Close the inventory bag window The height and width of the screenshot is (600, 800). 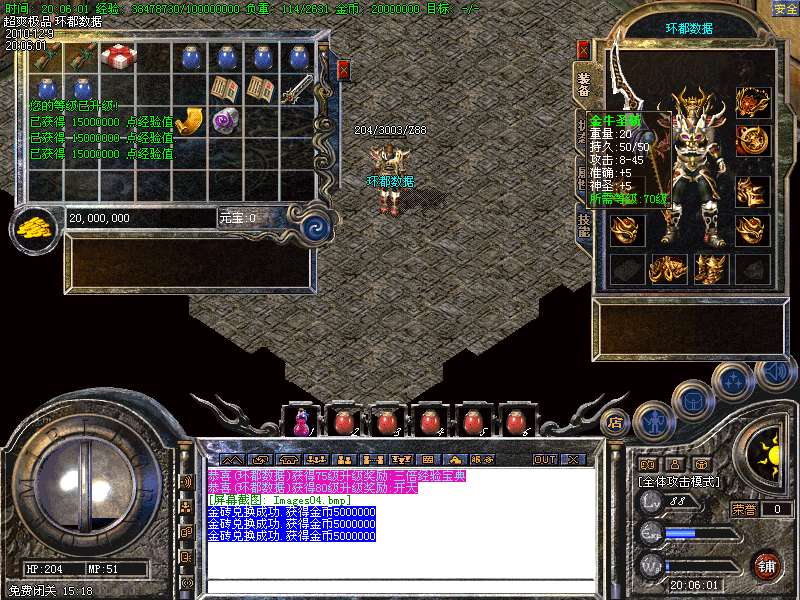click(x=344, y=70)
